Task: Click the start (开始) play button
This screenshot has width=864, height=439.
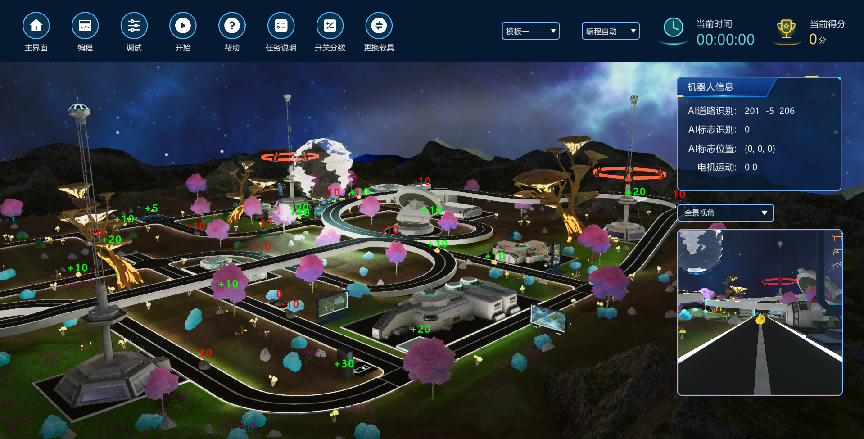Action: (183, 25)
